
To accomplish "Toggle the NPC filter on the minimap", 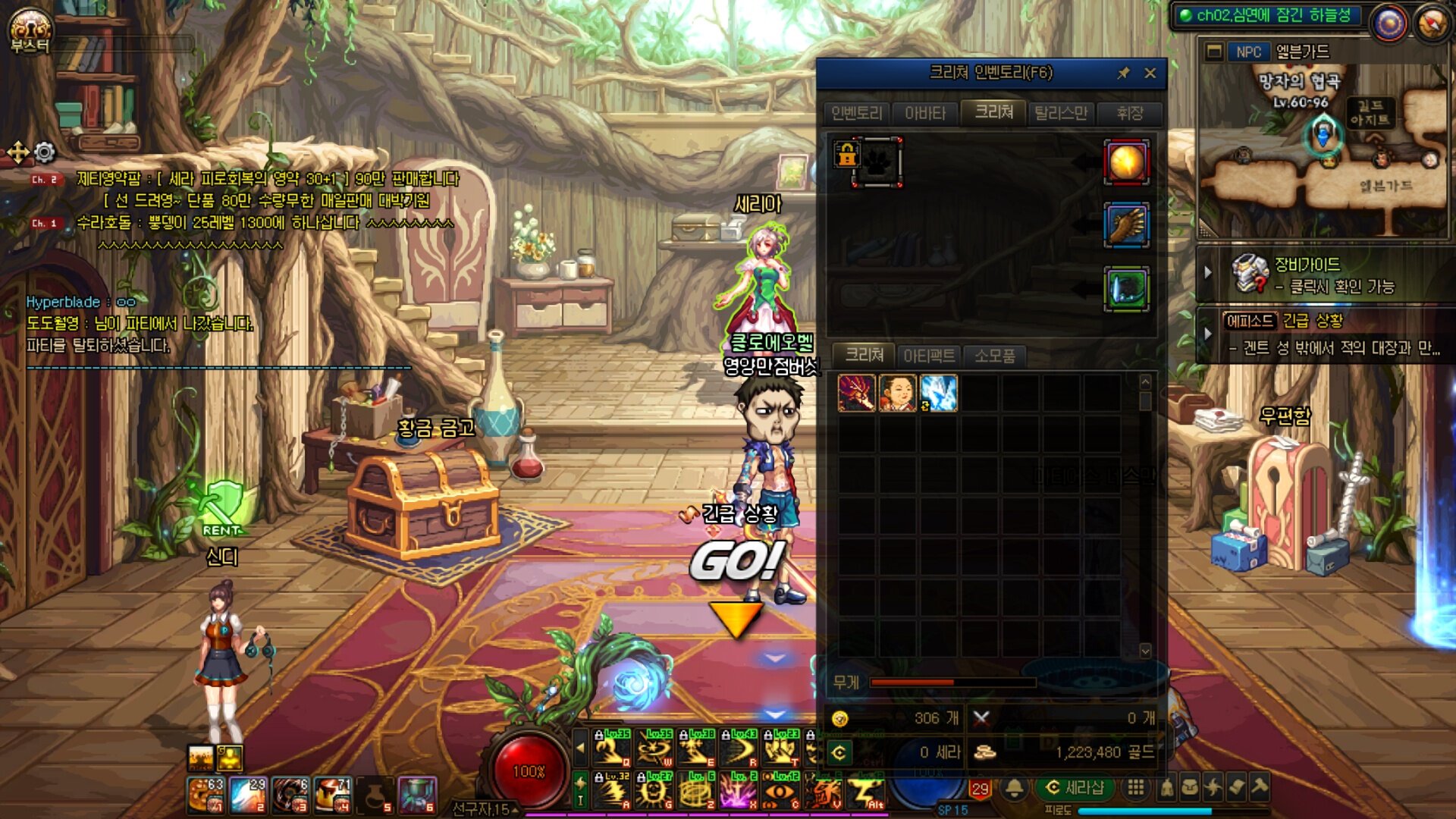I will [1247, 52].
